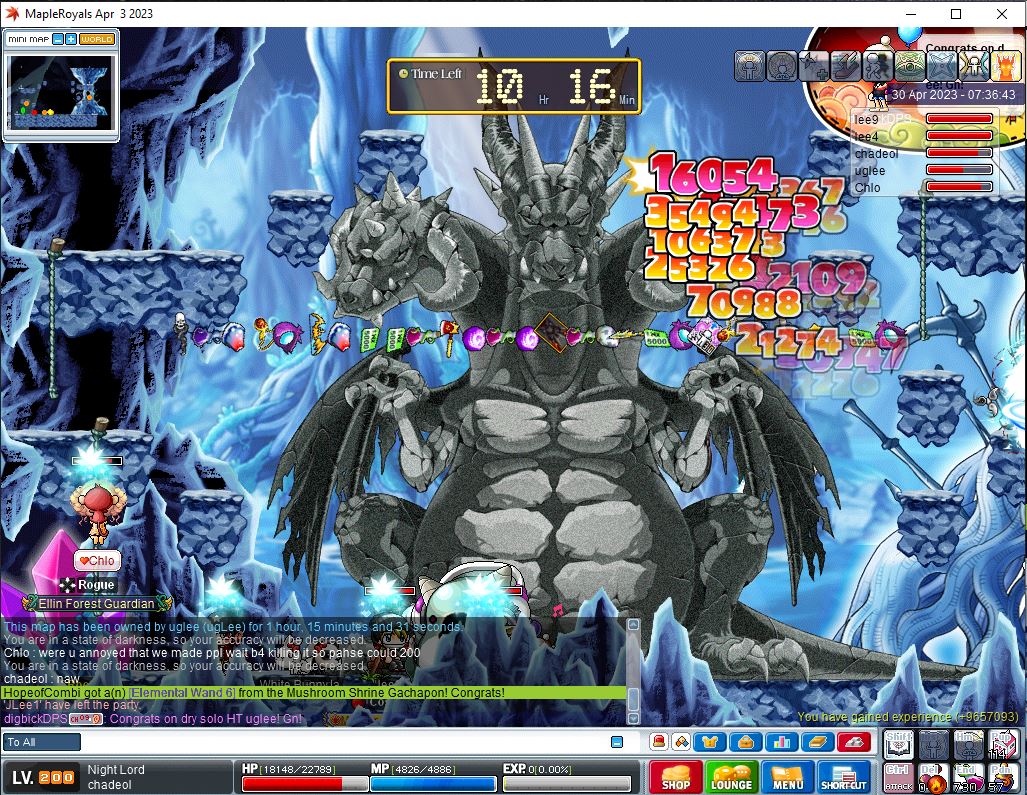Click the orange flame dragon buff icon
Viewport: 1027px width, 795px height.
[1003, 66]
